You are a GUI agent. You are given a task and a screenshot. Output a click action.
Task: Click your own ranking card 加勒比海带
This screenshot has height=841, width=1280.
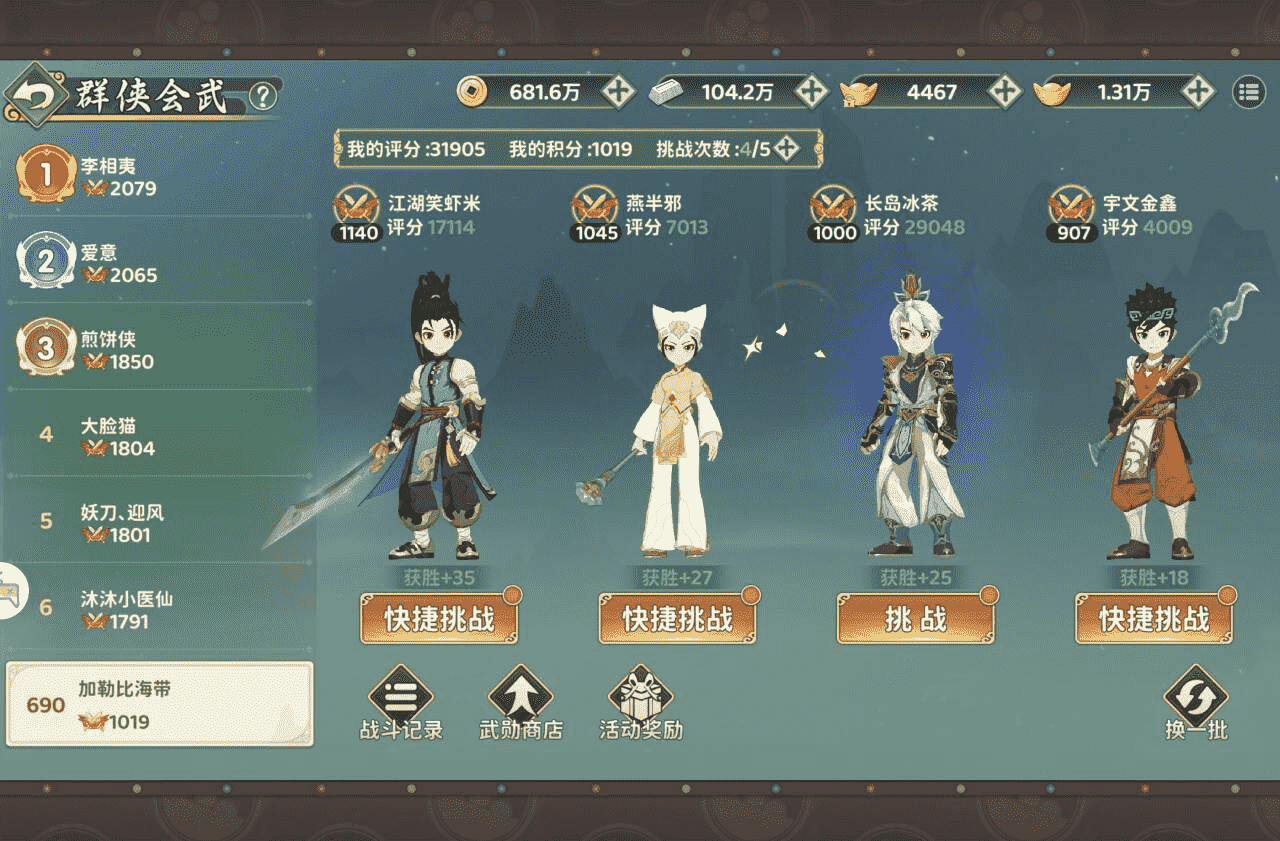(x=157, y=705)
